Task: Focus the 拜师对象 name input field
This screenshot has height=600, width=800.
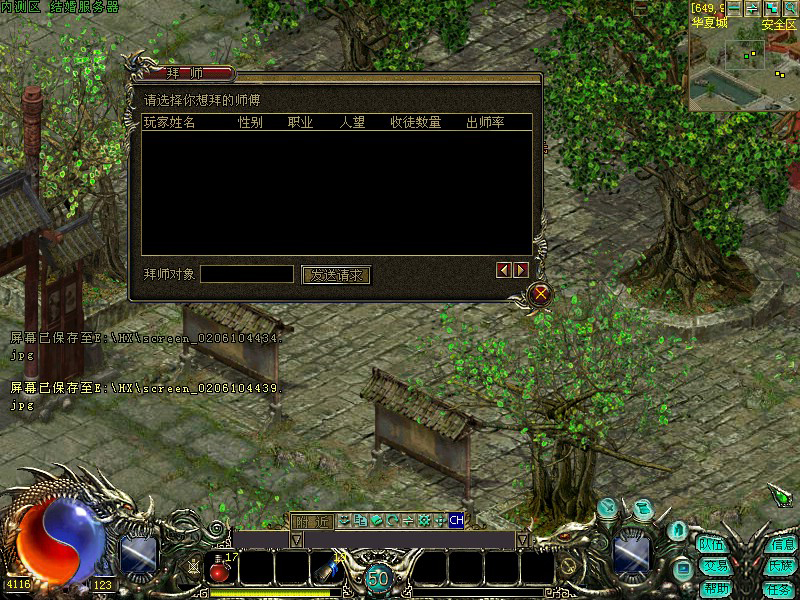Action: (x=247, y=274)
